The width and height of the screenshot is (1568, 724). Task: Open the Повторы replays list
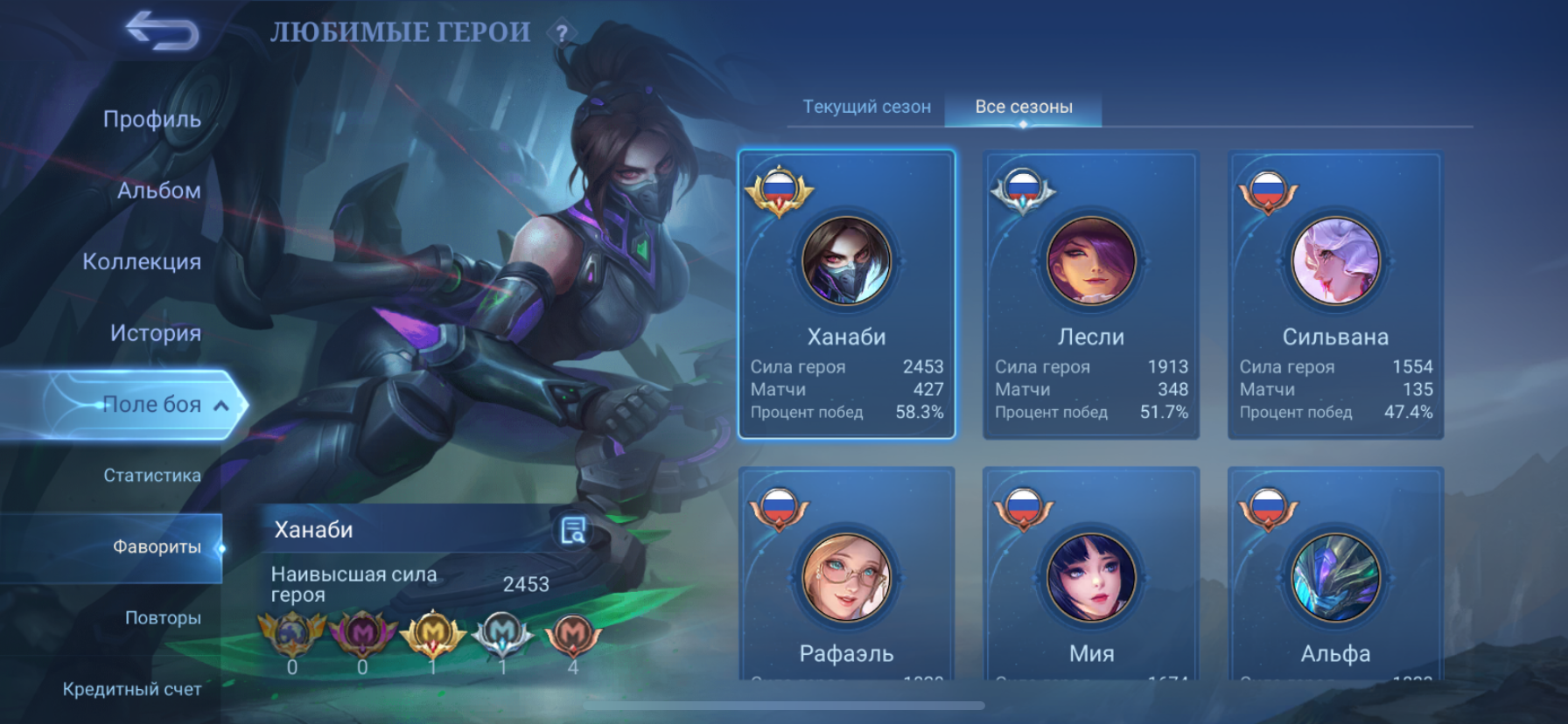163,618
